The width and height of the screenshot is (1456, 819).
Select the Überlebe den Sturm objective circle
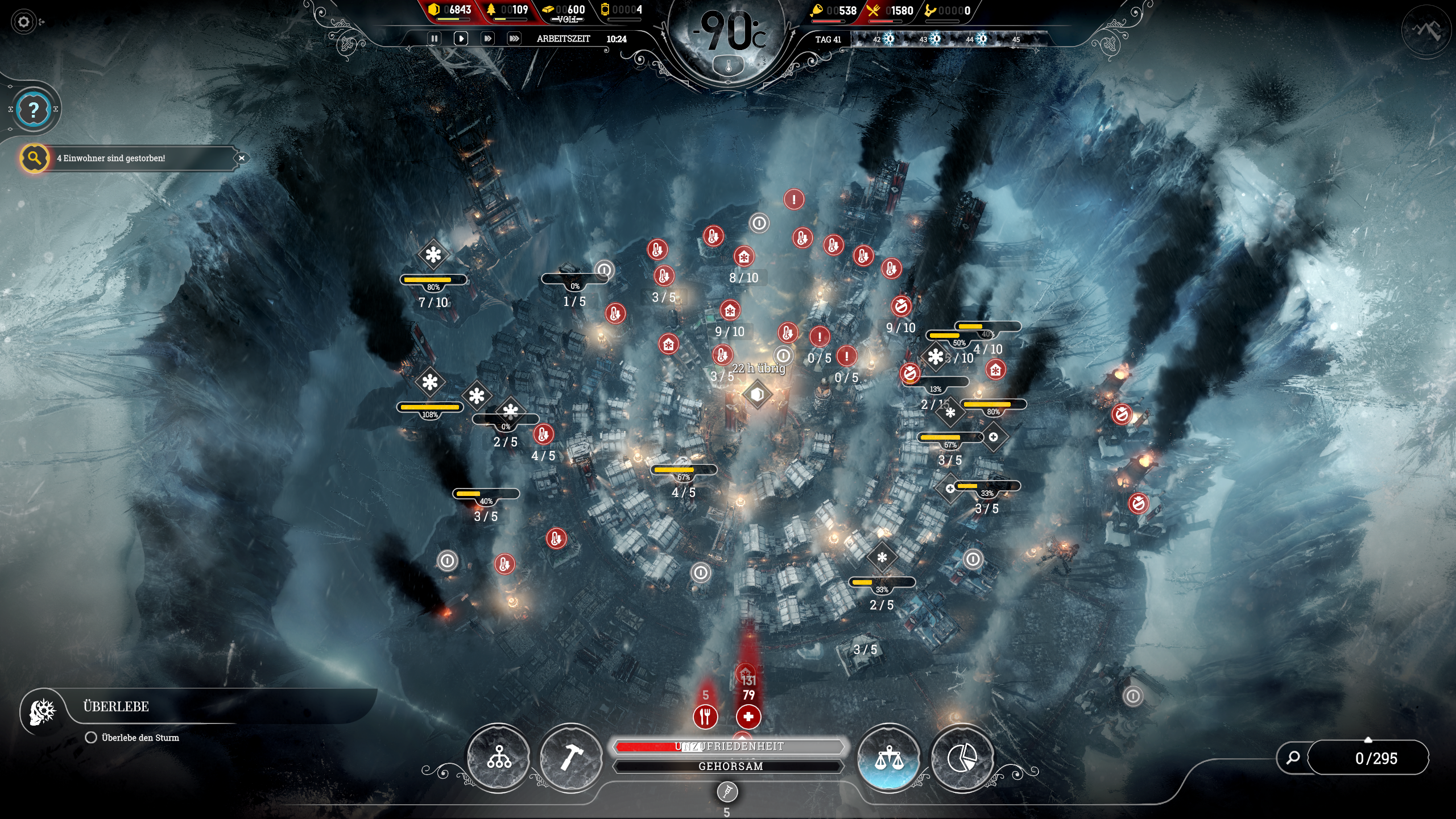point(91,737)
